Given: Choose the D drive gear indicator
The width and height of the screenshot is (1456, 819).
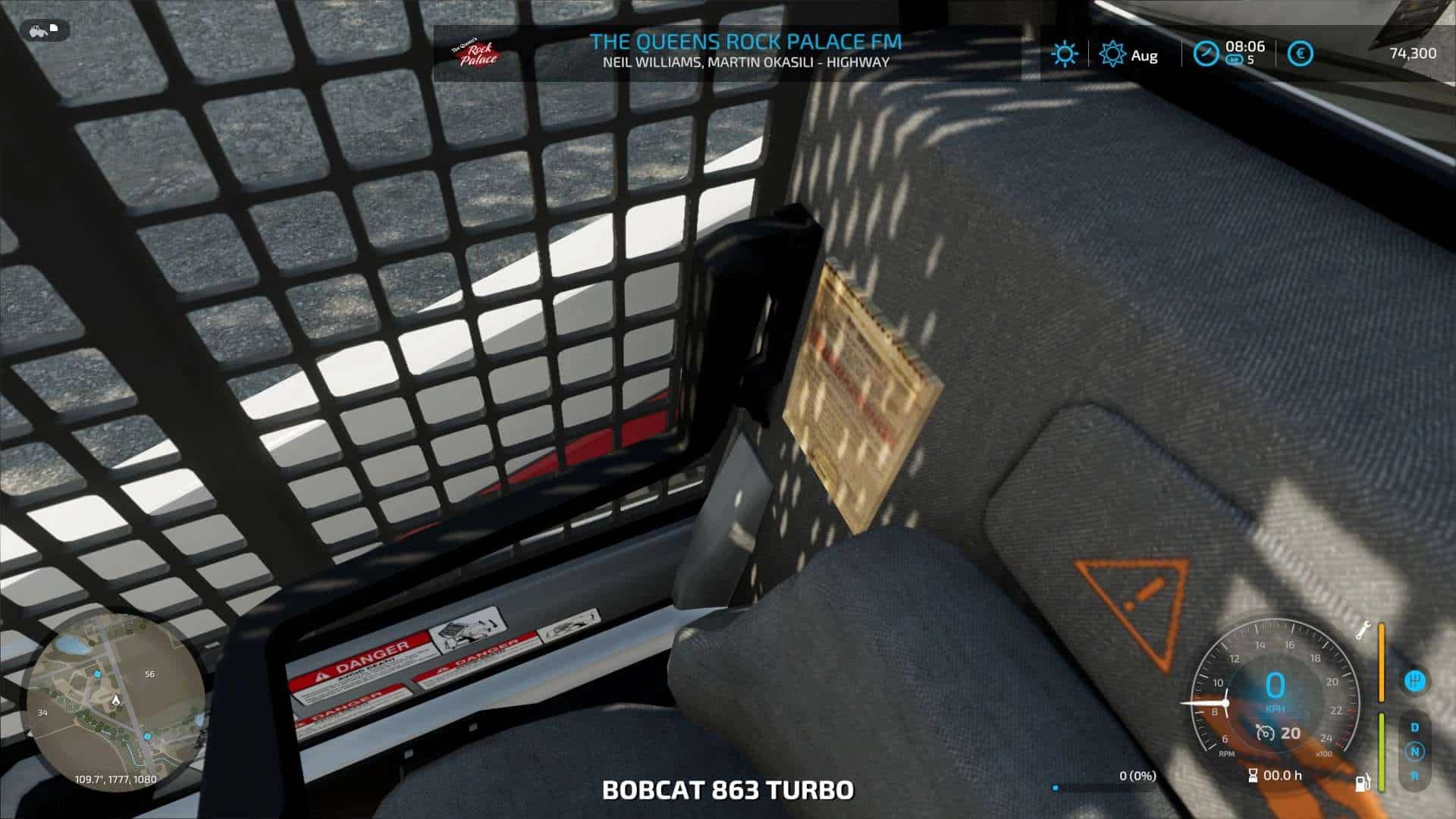Looking at the screenshot, I should pos(1414,727).
